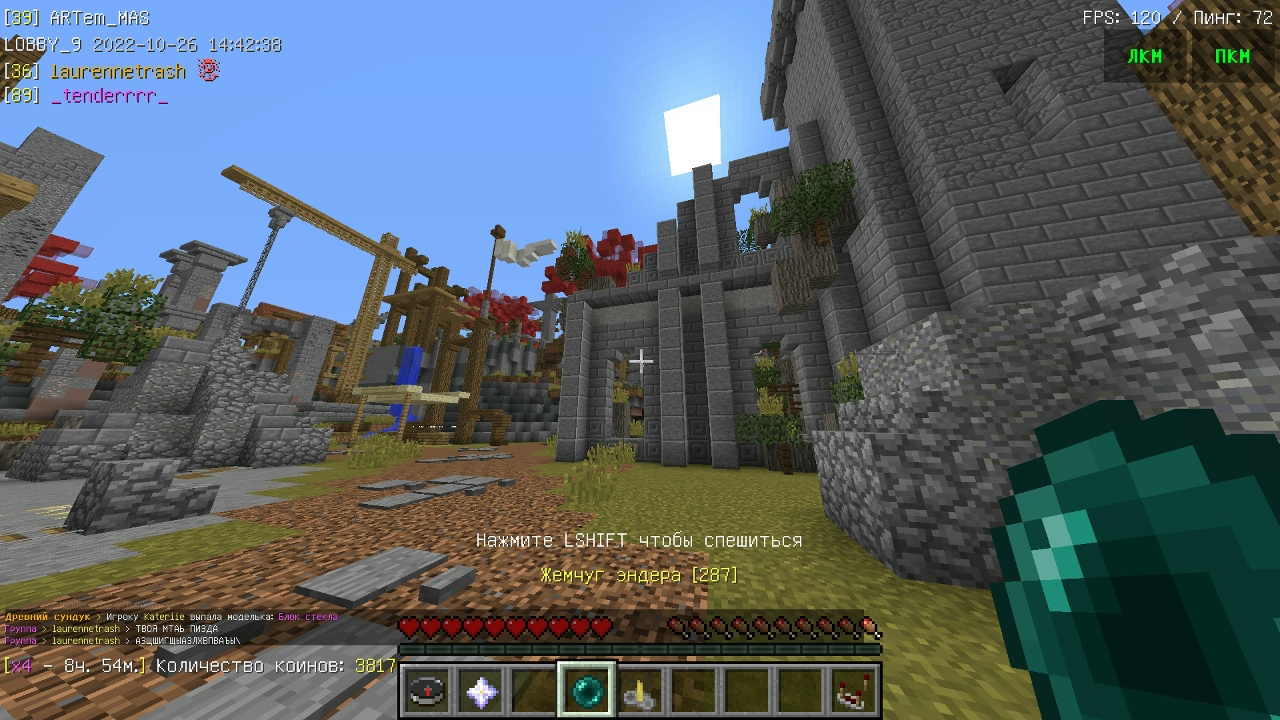Select player _tenderrrr_ in the party list
This screenshot has height=720, width=1280.
108,95
